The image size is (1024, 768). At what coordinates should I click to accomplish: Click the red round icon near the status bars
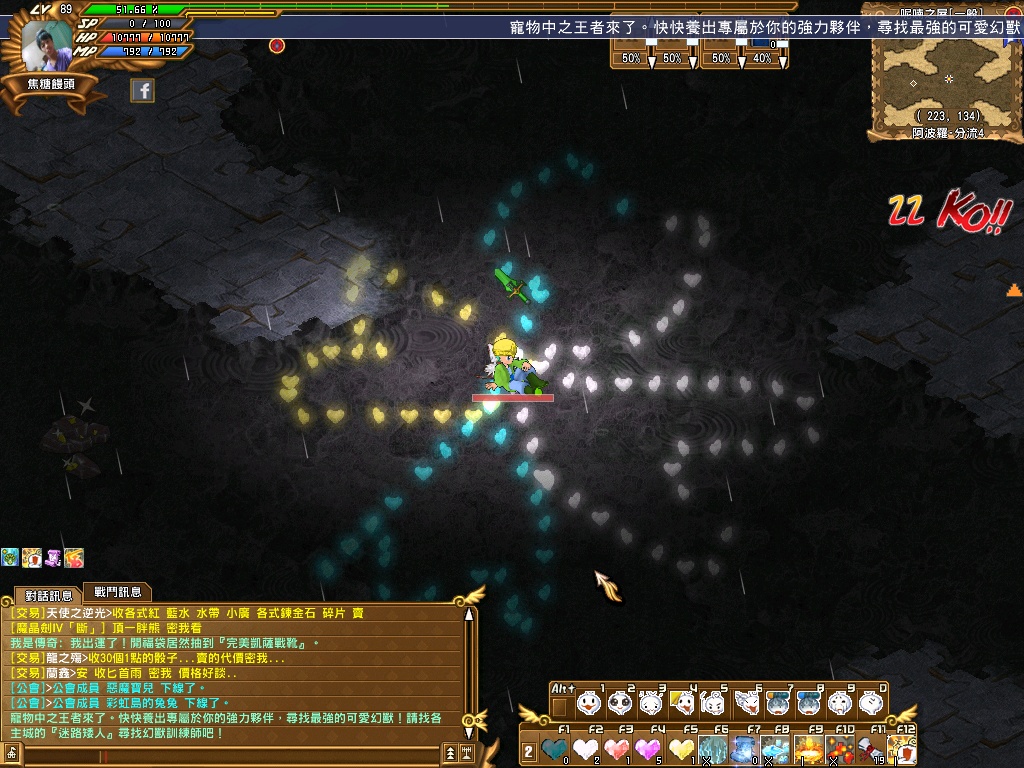[277, 45]
